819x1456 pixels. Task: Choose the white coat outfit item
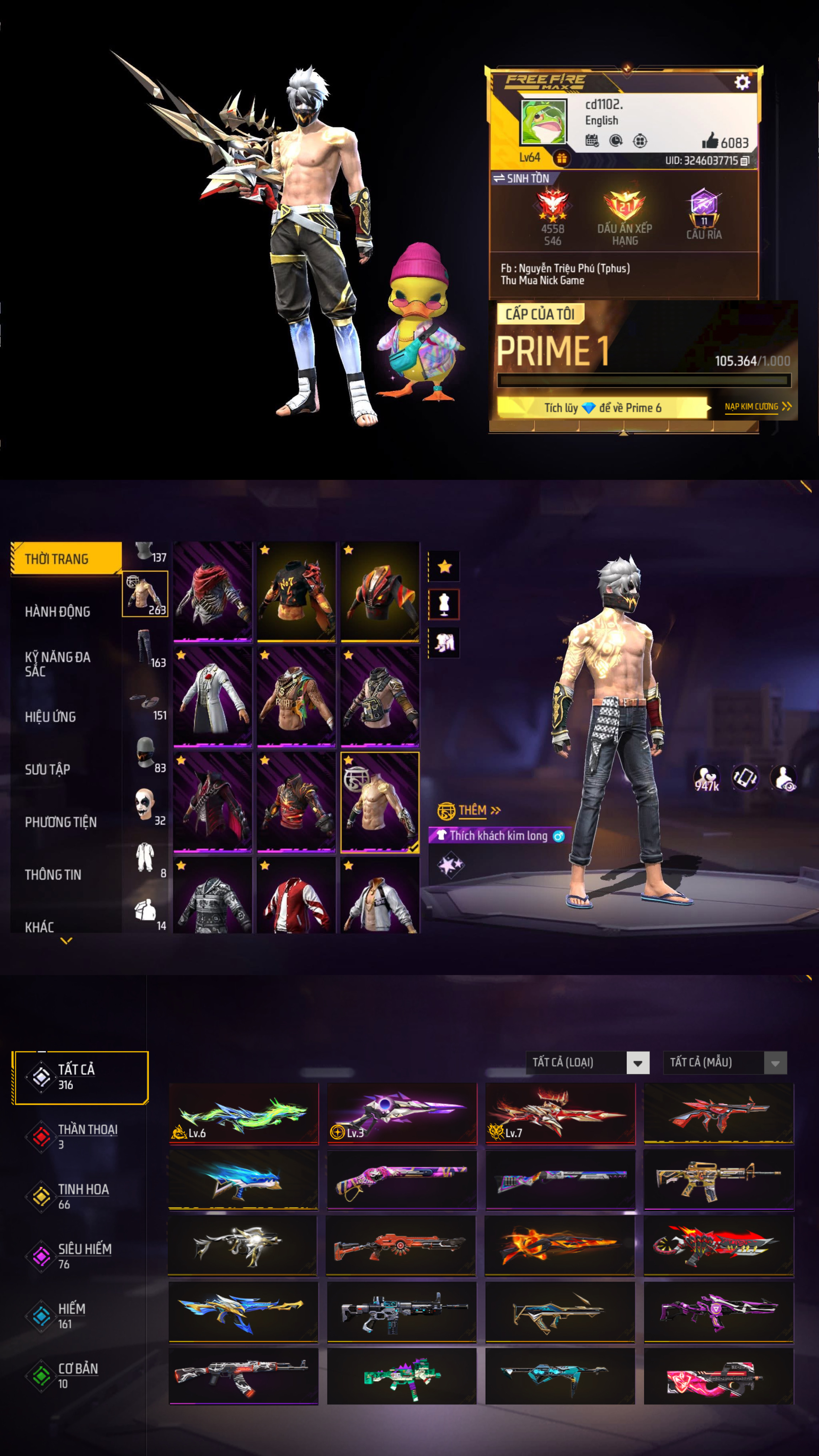coord(213,697)
